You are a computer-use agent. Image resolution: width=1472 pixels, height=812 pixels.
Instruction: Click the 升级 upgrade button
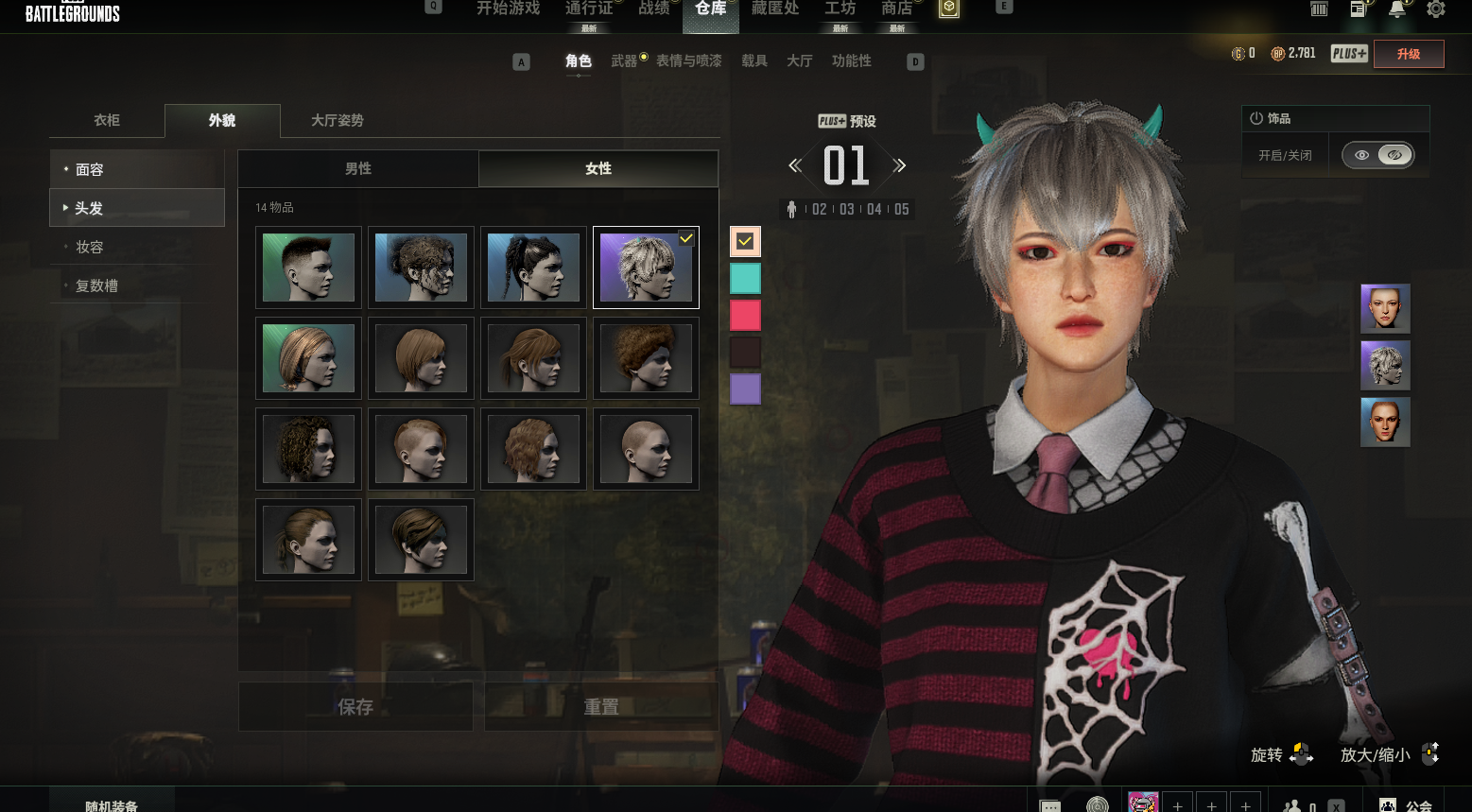1409,54
